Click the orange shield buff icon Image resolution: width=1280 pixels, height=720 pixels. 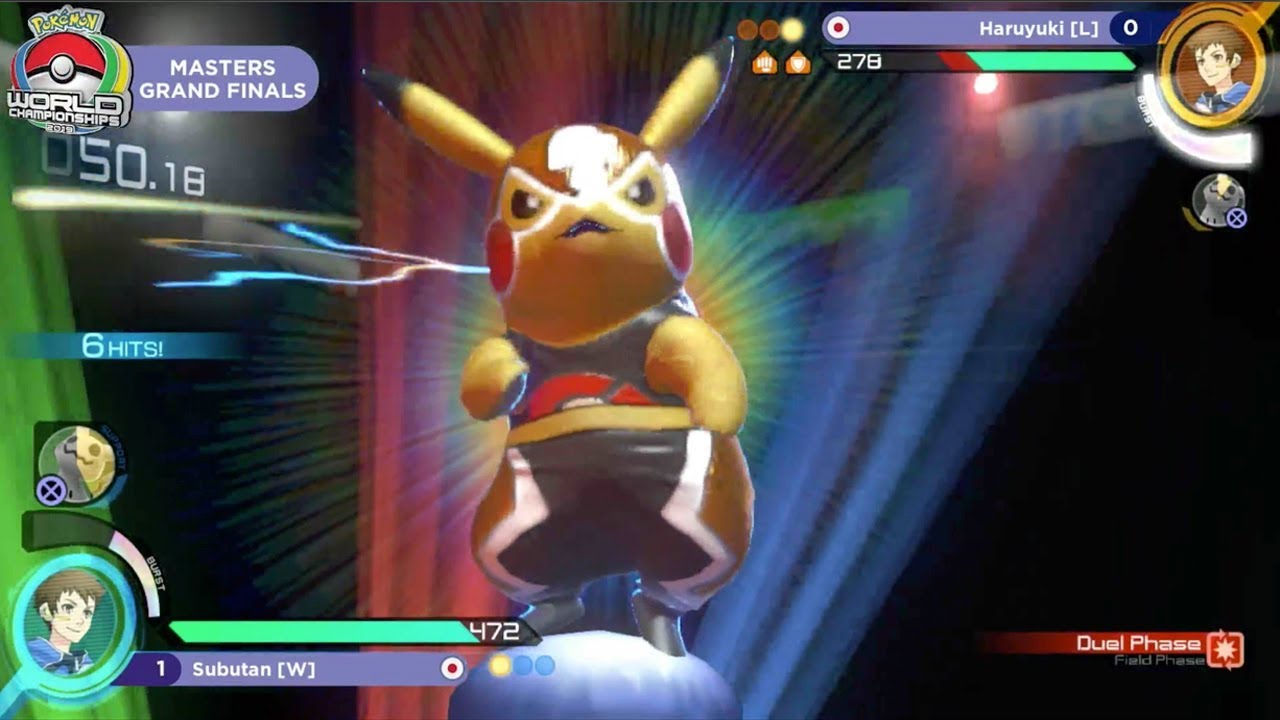point(797,62)
